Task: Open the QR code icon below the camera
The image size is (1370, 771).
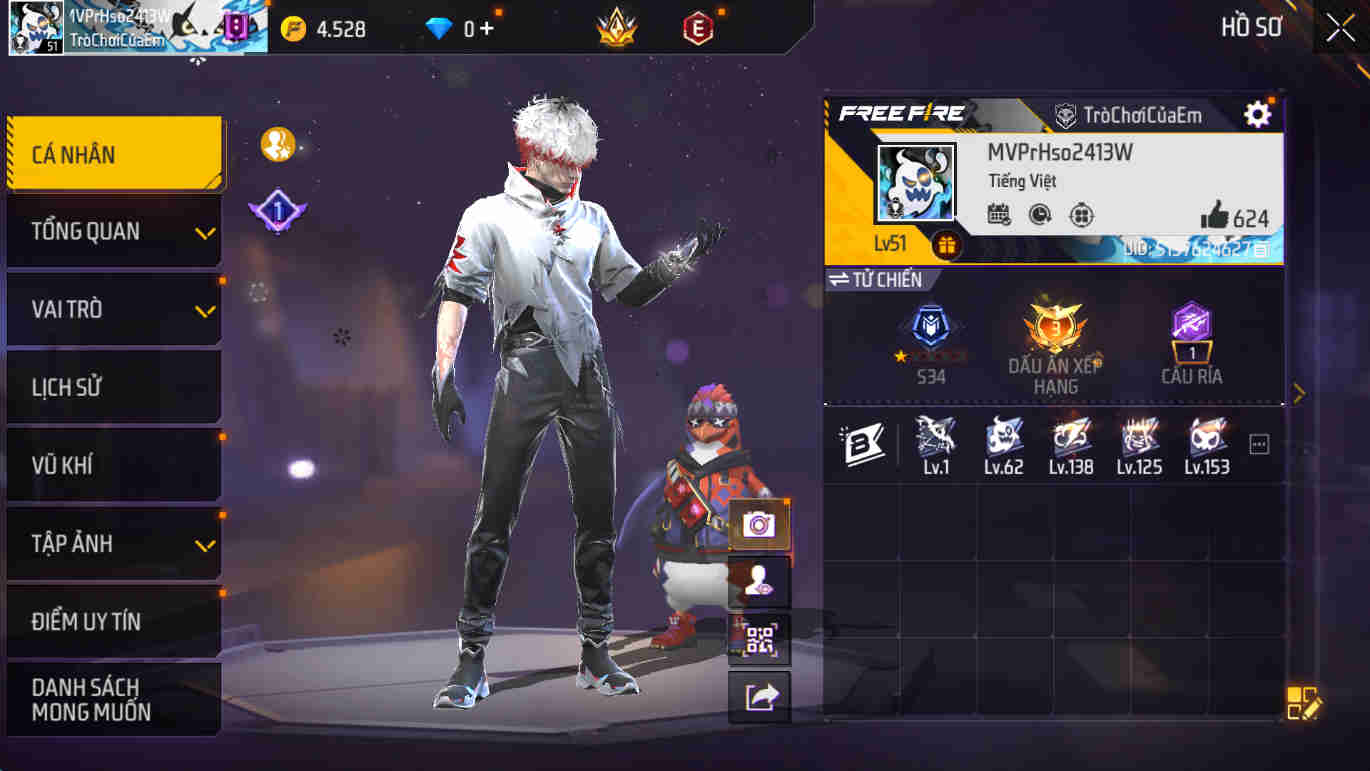Action: point(762,640)
